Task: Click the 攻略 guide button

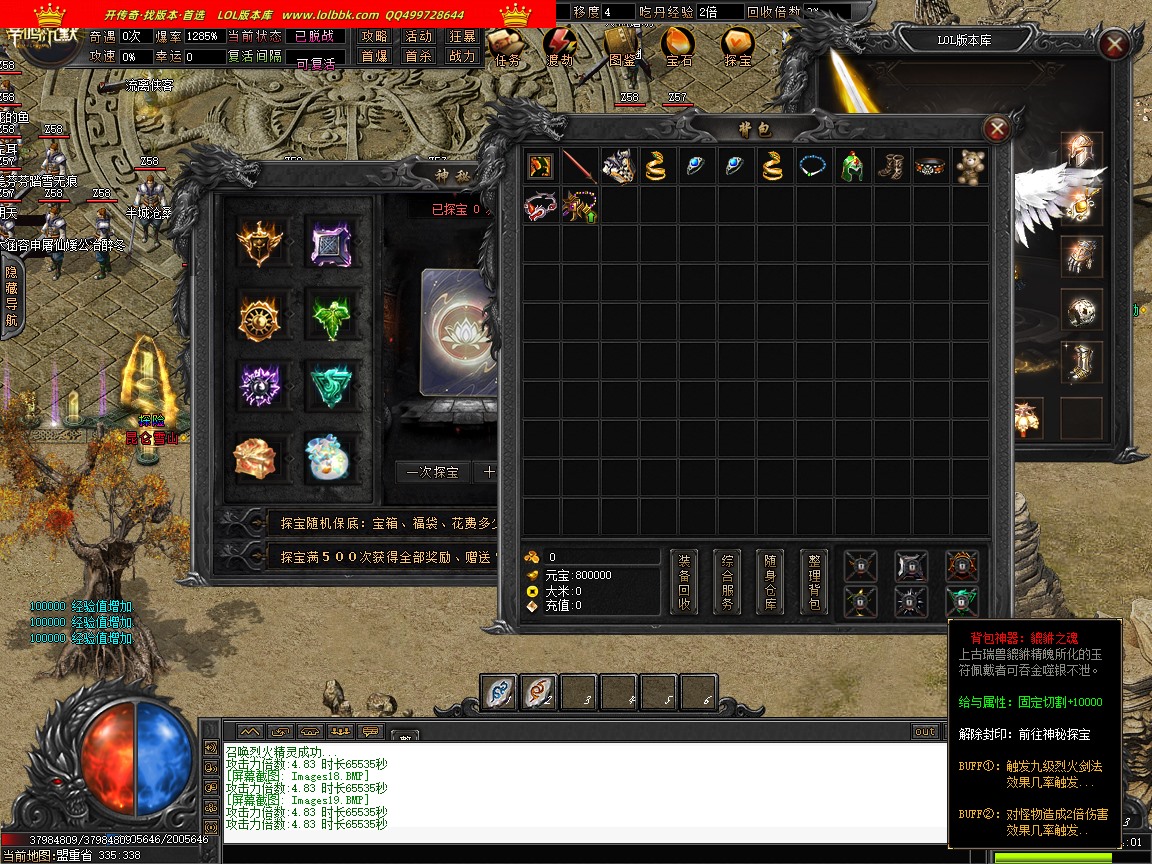Action: pyautogui.click(x=374, y=36)
